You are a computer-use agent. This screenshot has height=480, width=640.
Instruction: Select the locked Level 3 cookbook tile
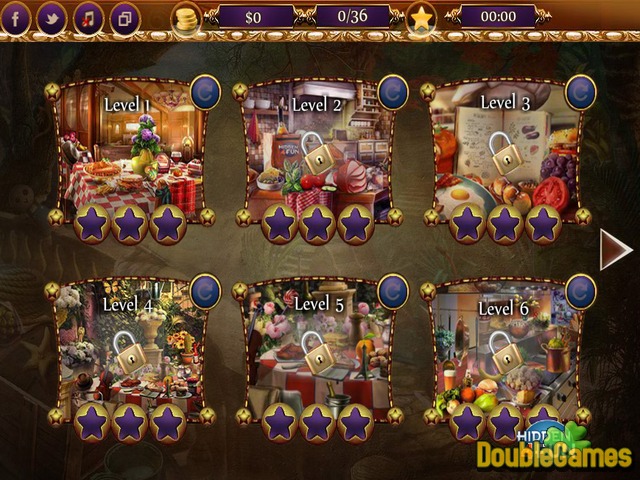pos(504,150)
